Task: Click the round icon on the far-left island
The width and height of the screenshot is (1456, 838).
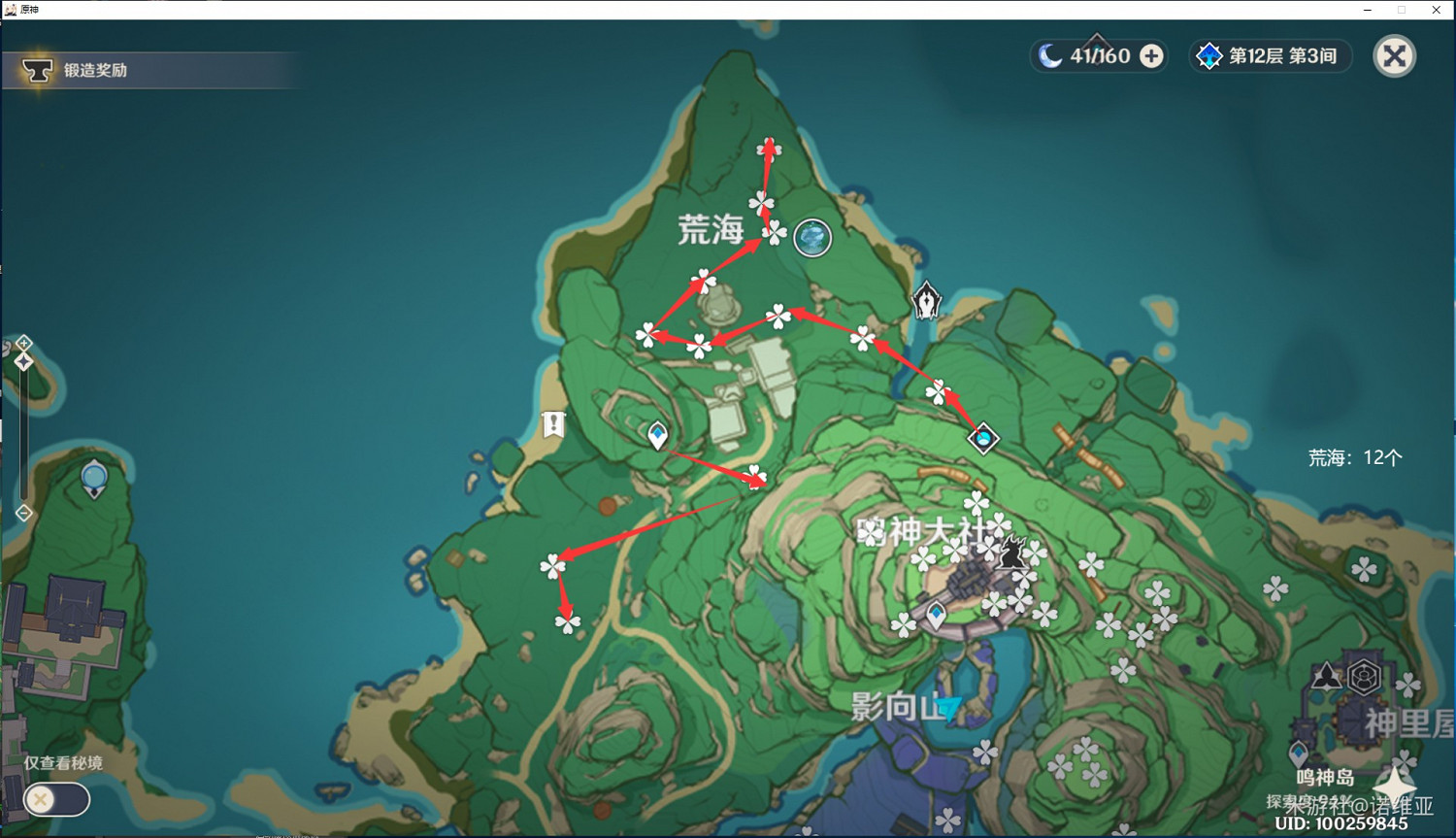Action: (93, 478)
